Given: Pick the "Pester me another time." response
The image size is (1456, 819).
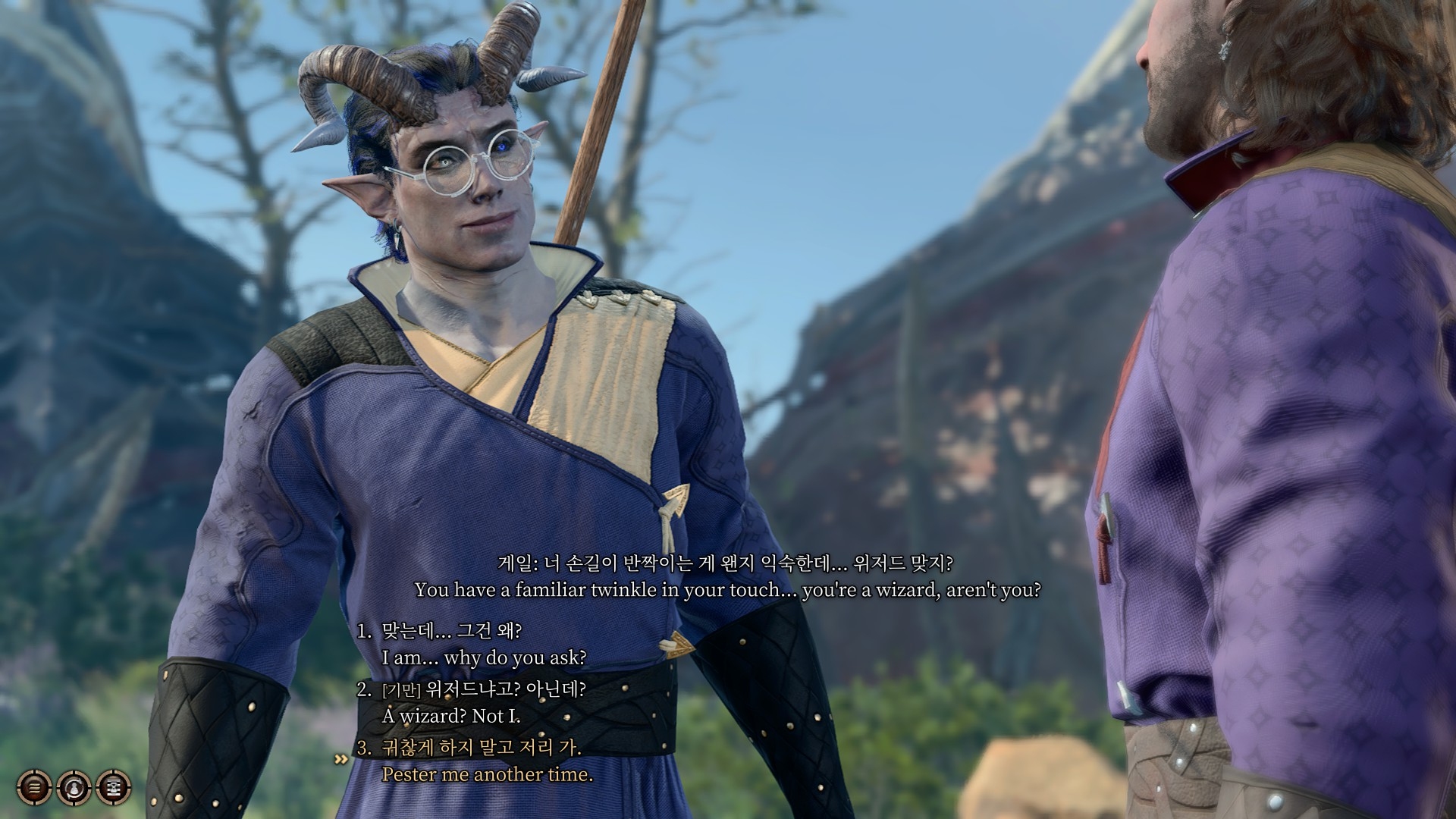Looking at the screenshot, I should click(x=487, y=774).
